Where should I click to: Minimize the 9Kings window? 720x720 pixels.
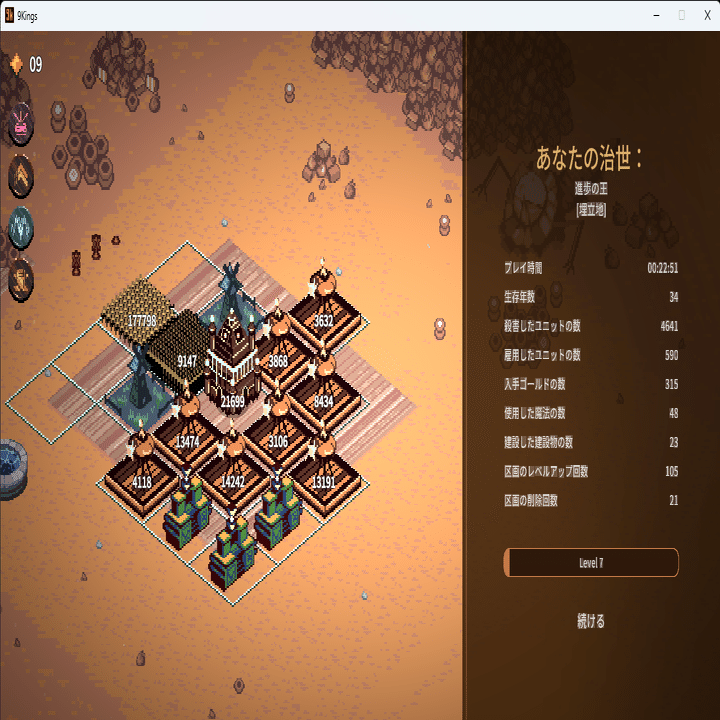[656, 15]
